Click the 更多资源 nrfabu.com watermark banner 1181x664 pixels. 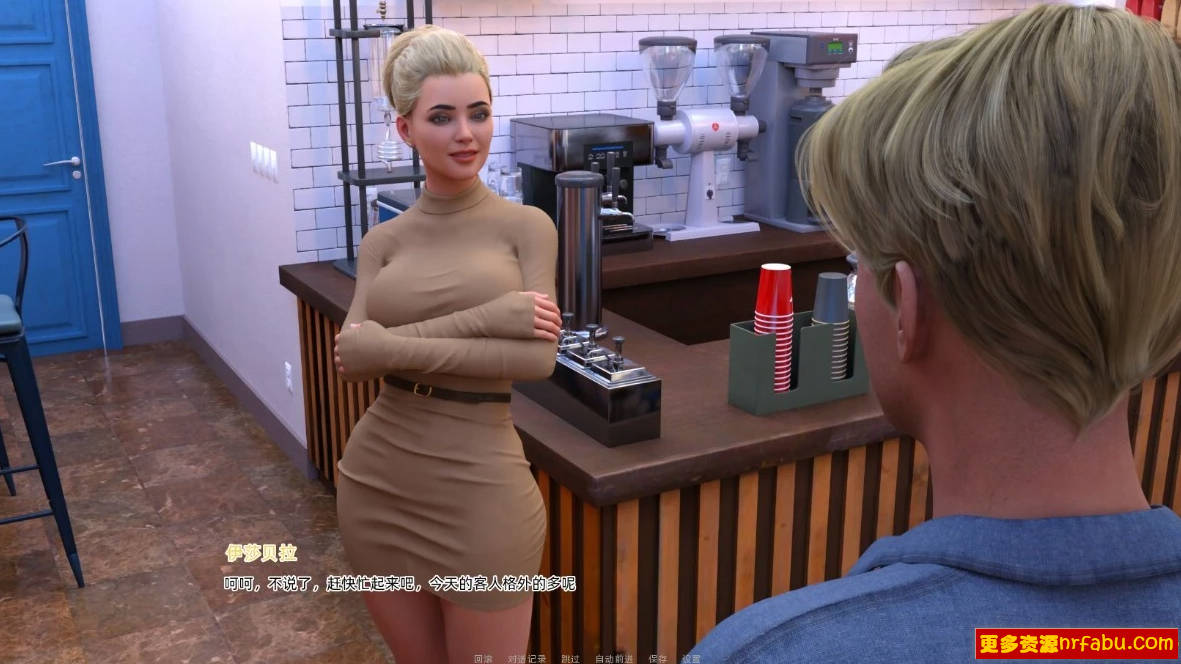(1076, 643)
